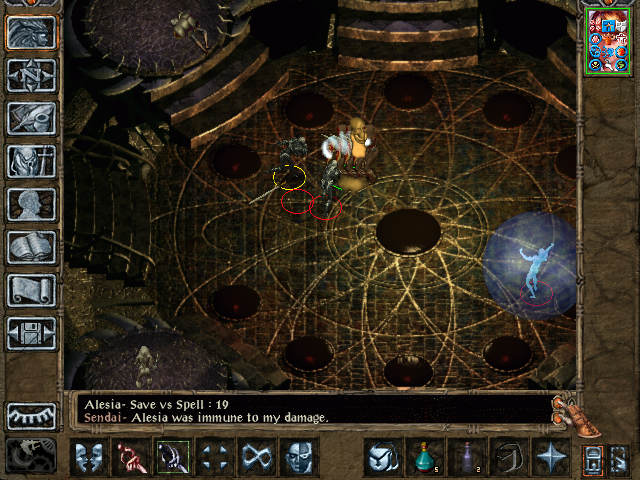
Task: Click the return-to-game button atop the sidebar
Action: pos(31,33)
